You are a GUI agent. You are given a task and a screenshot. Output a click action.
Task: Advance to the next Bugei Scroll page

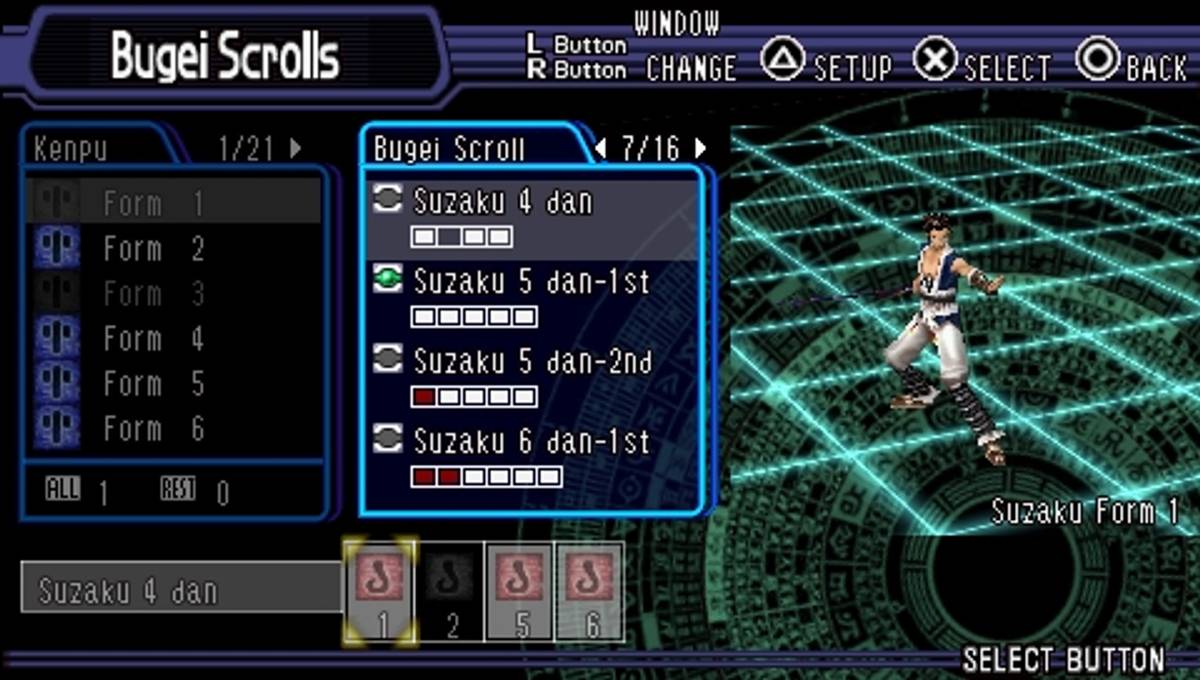(x=701, y=148)
